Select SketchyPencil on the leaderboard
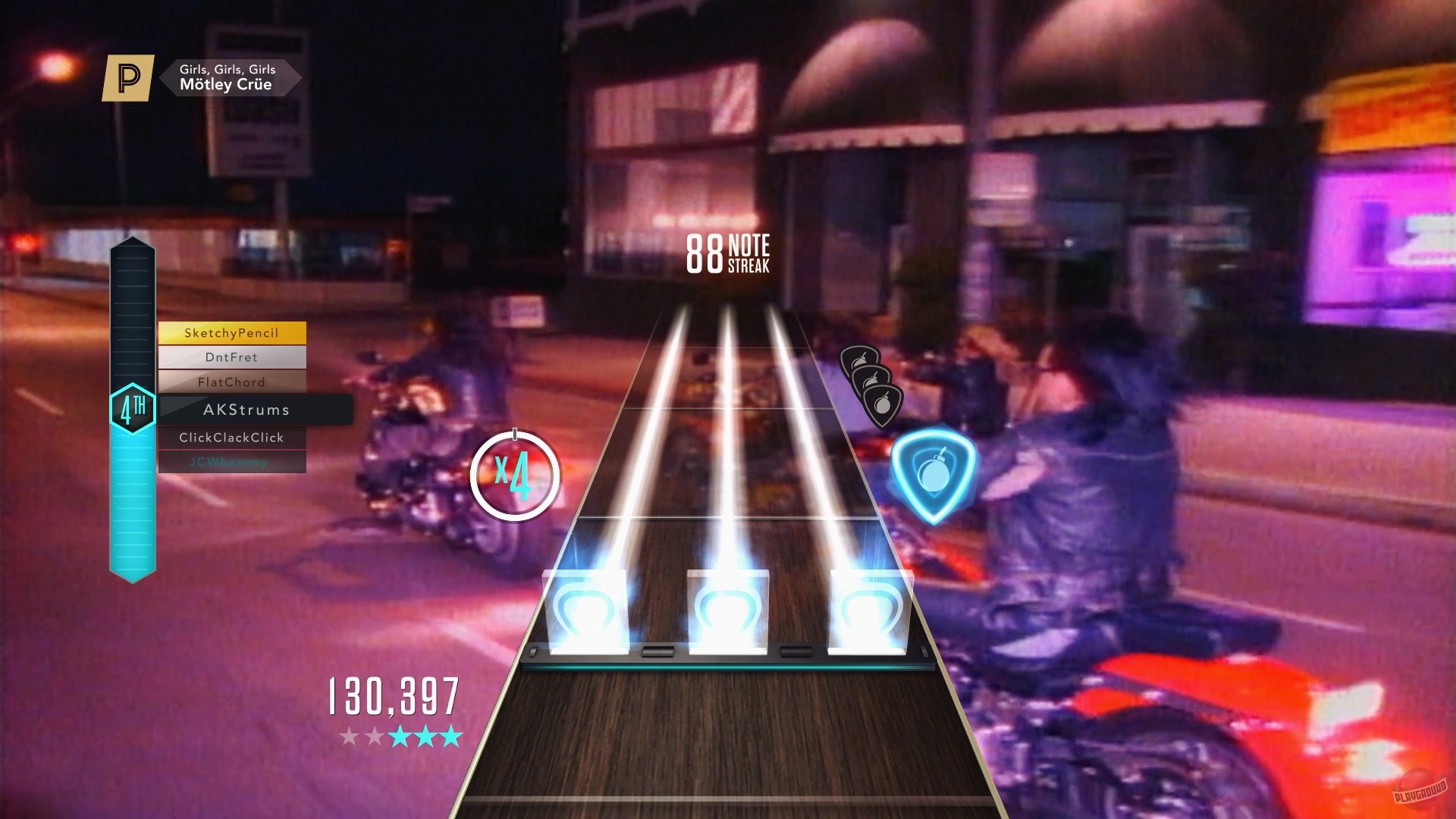1456x819 pixels. 231,332
